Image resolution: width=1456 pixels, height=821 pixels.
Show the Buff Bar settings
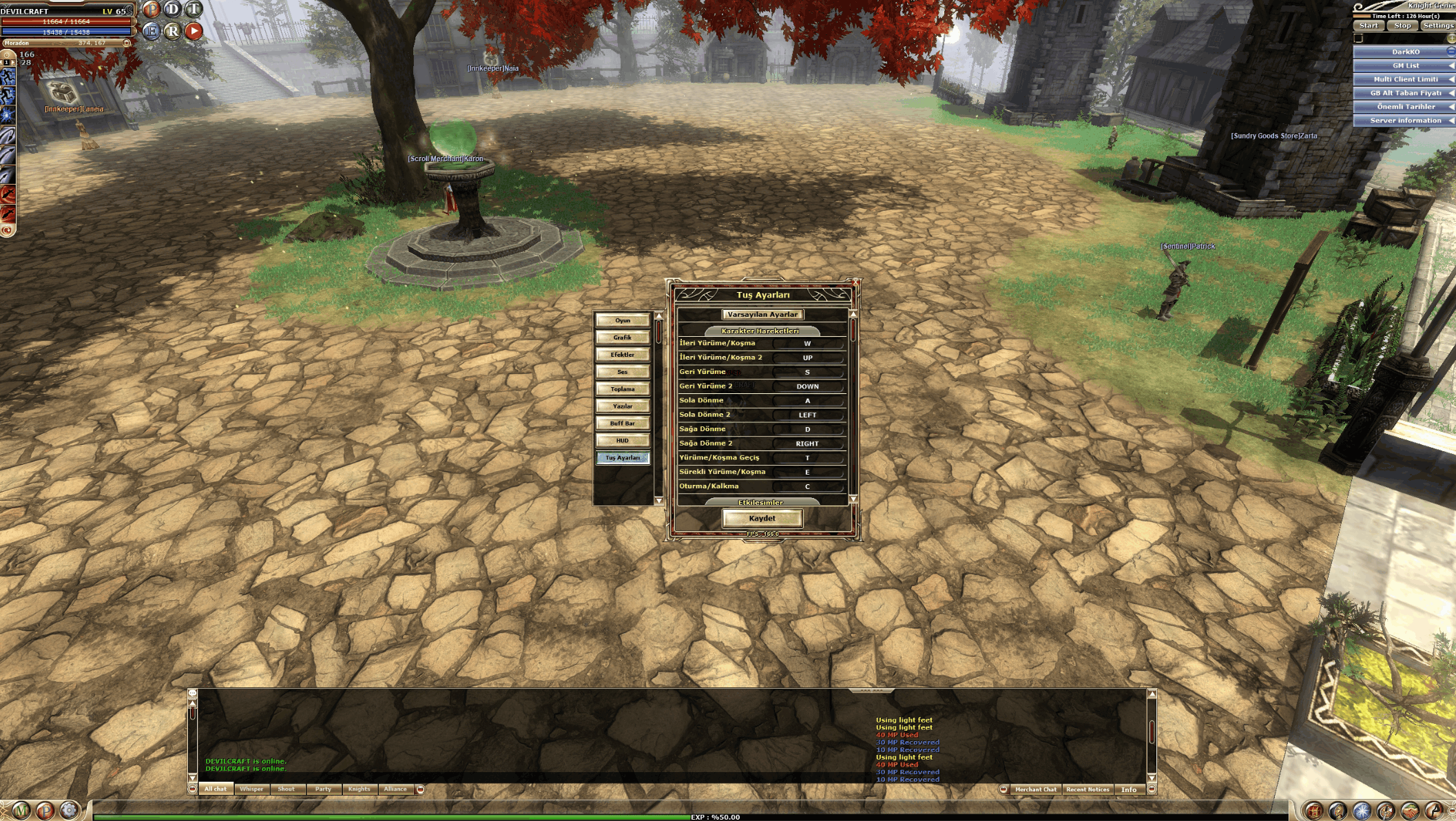[x=623, y=424]
